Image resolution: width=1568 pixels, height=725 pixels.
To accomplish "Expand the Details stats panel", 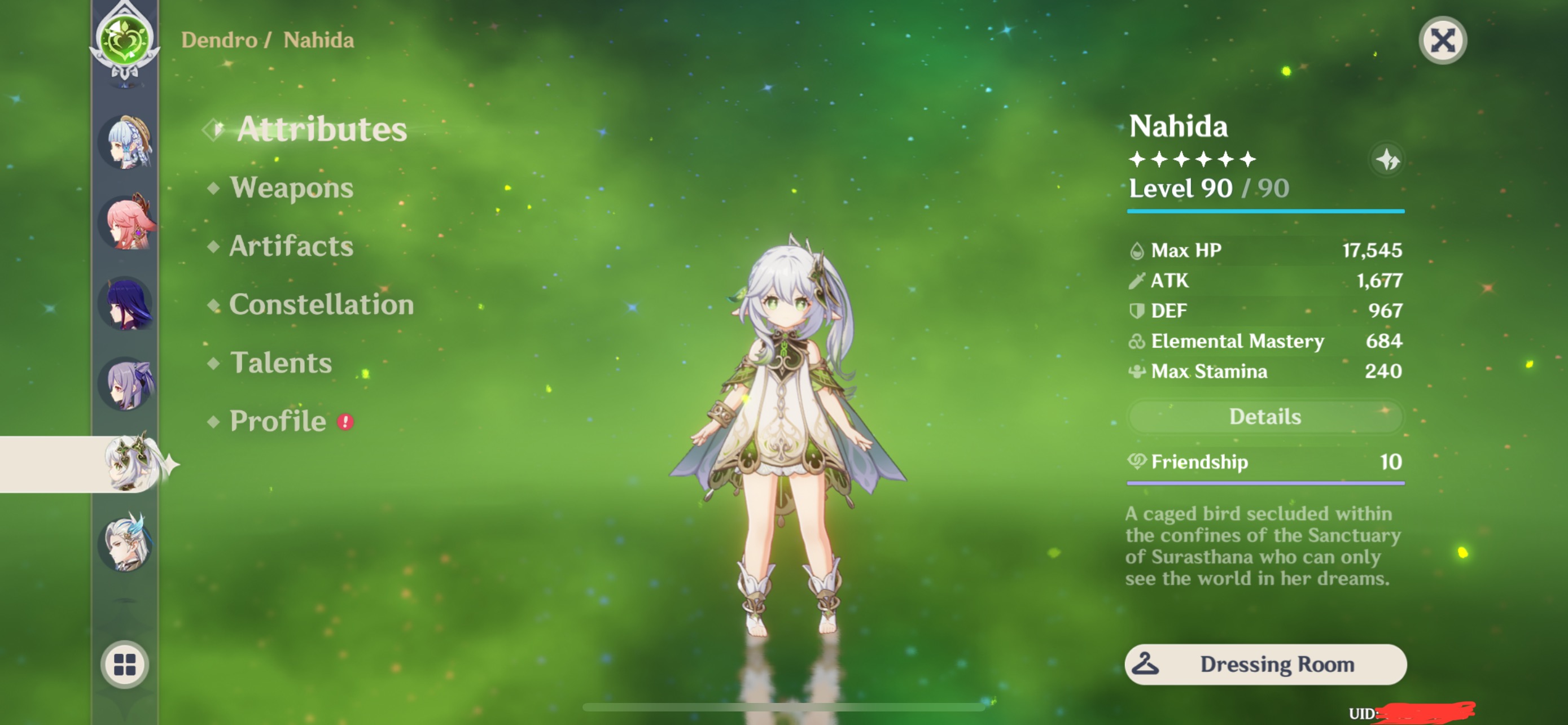I will point(1265,416).
